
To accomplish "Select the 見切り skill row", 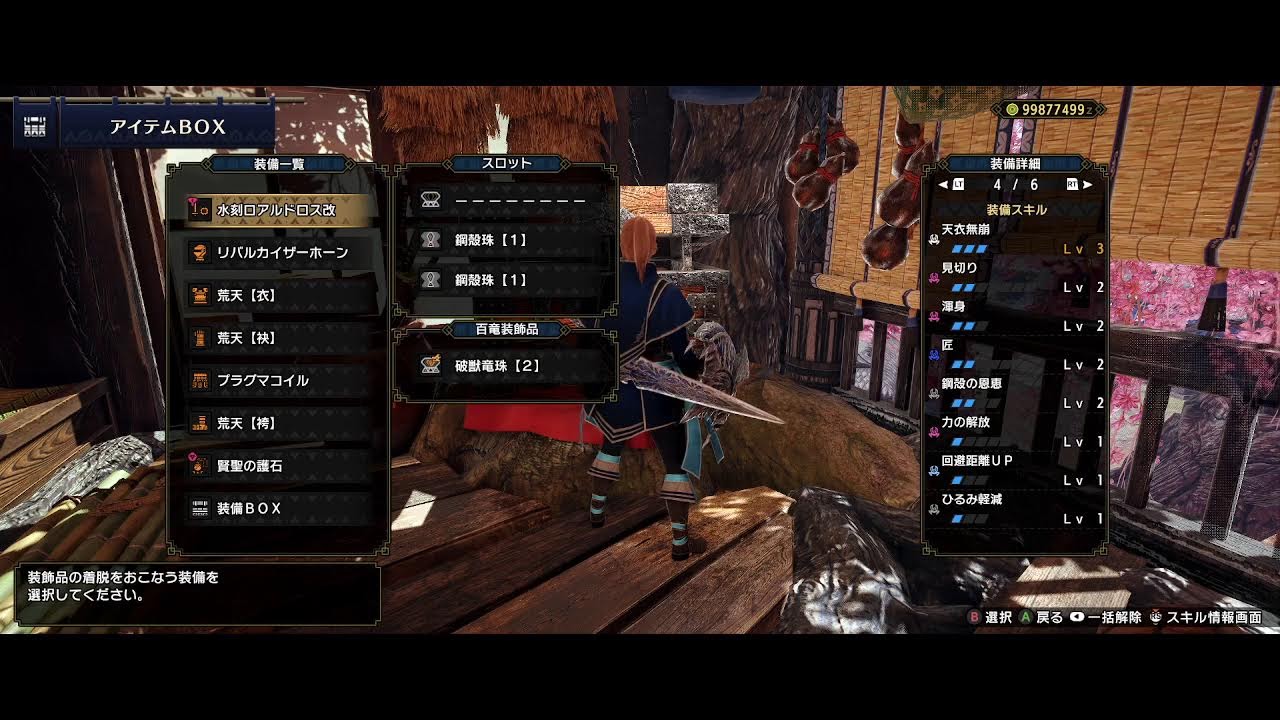I will pyautogui.click(x=1016, y=278).
